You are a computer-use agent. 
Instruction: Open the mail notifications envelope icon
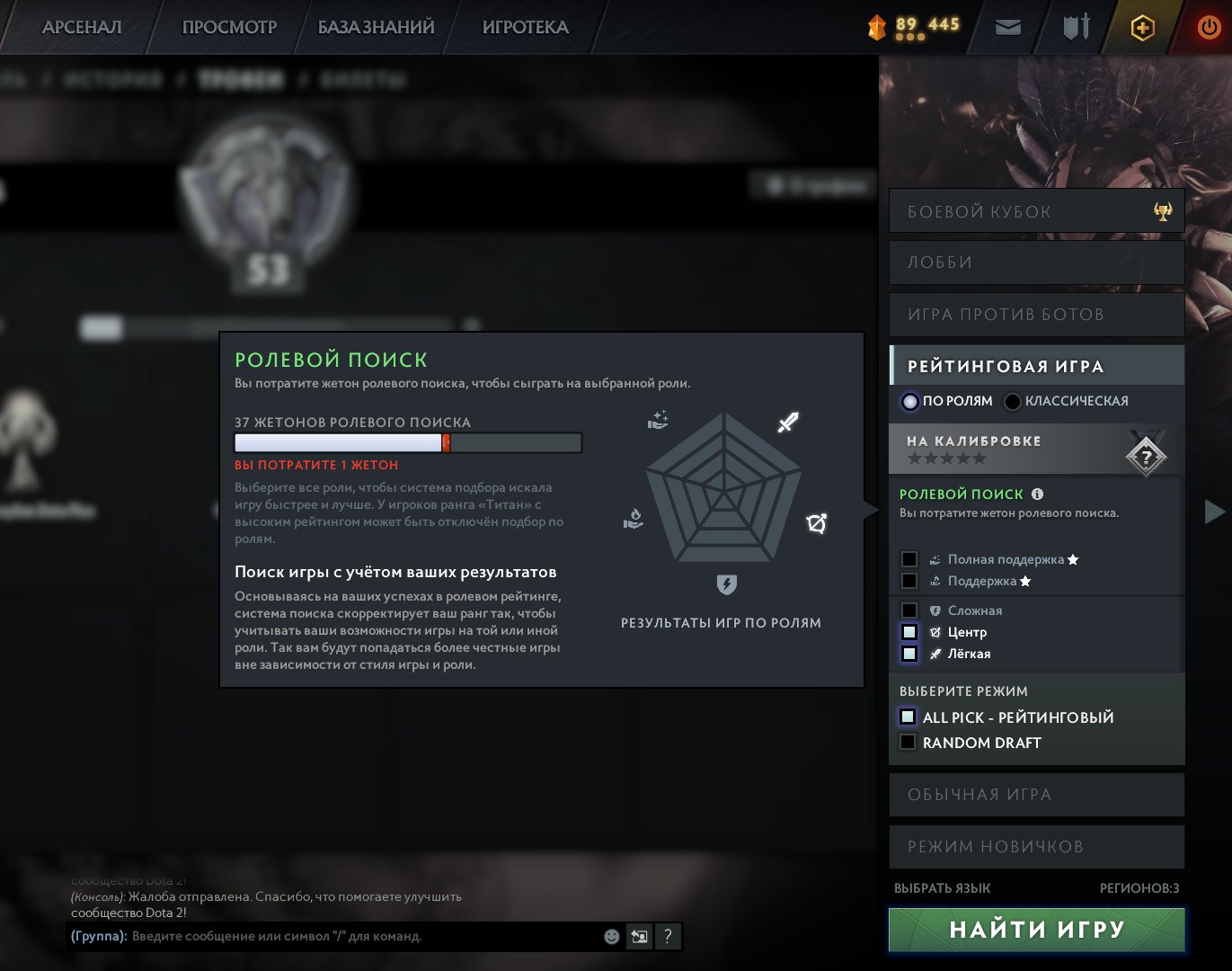coord(1006,26)
